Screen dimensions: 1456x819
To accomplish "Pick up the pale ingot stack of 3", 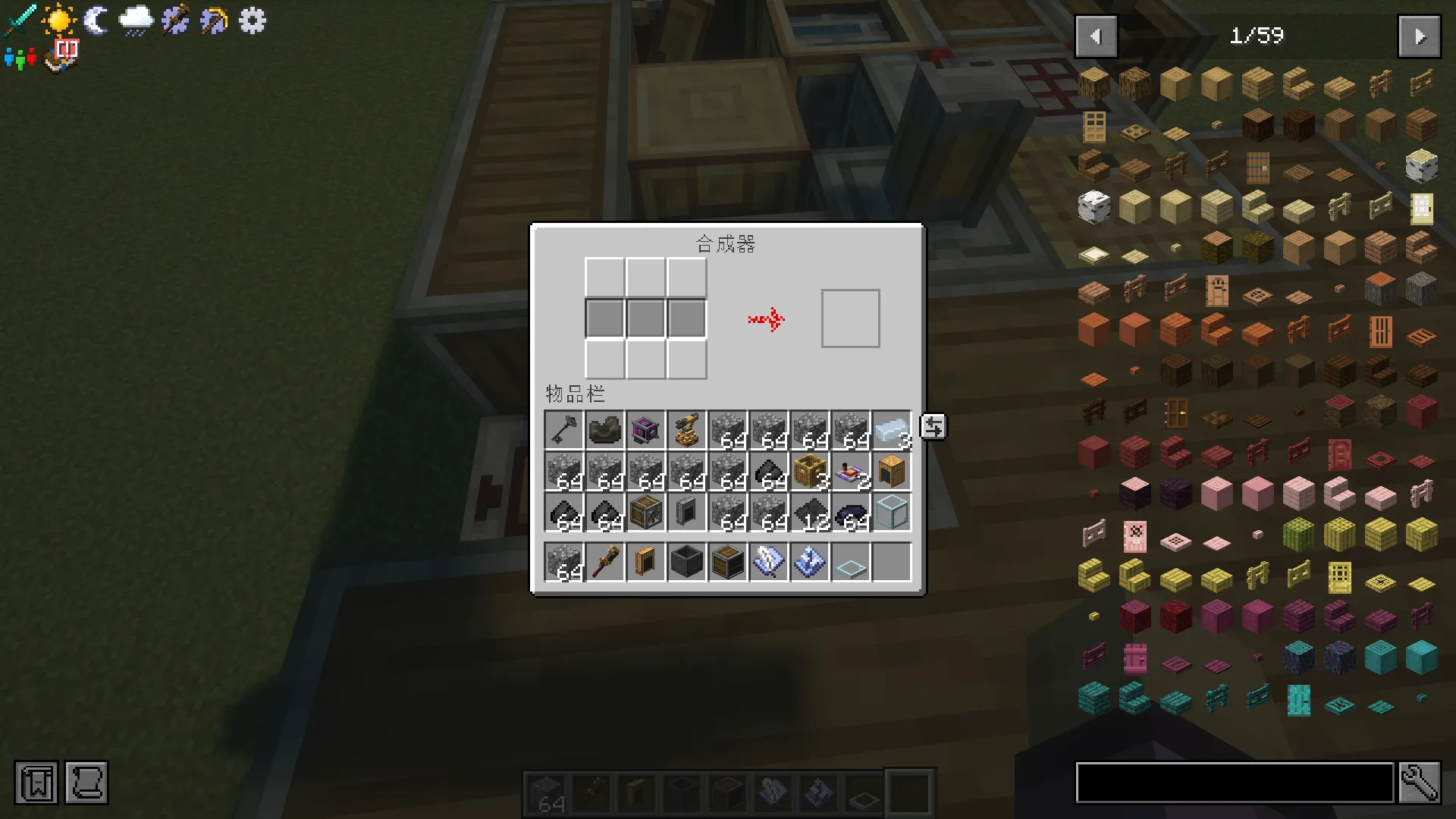I will (x=891, y=431).
